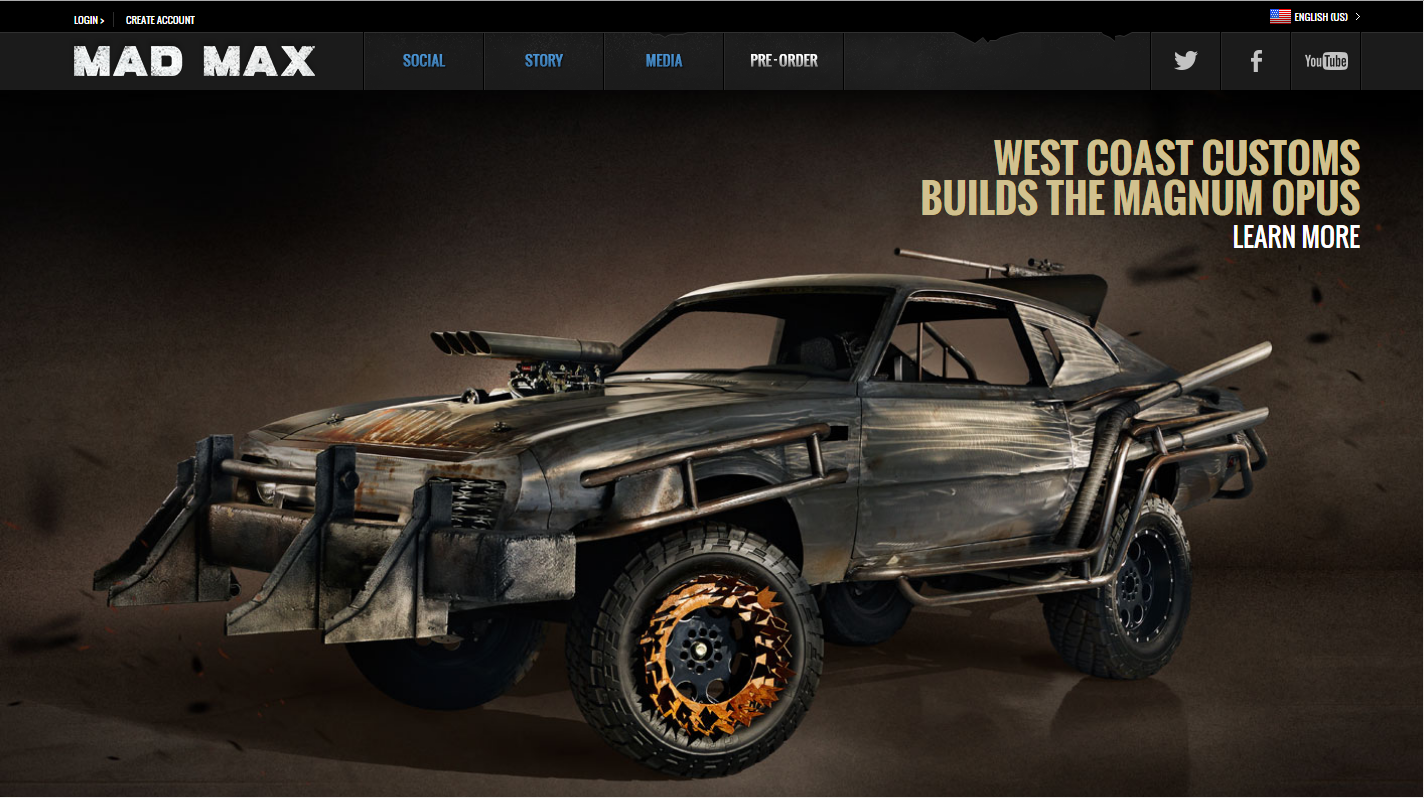
Task: Click the Facebook icon
Action: 1255,61
